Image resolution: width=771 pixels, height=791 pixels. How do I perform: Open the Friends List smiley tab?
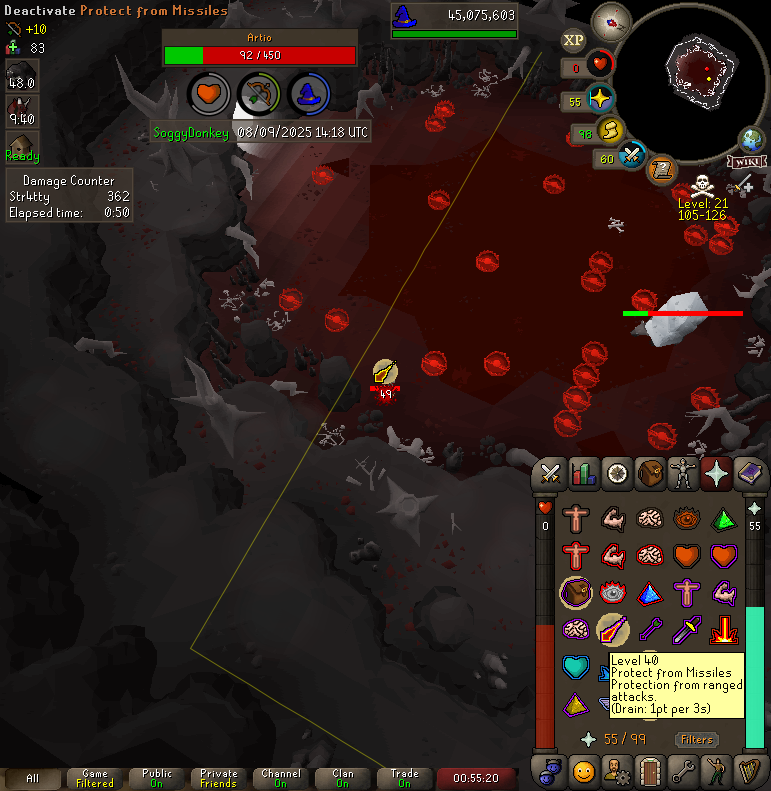coord(583,771)
